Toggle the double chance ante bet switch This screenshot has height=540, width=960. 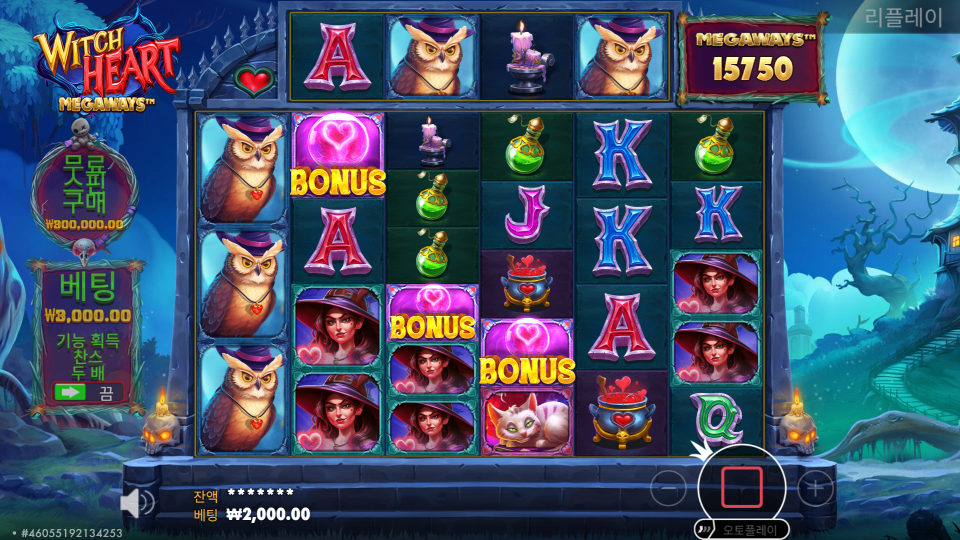(x=87, y=392)
